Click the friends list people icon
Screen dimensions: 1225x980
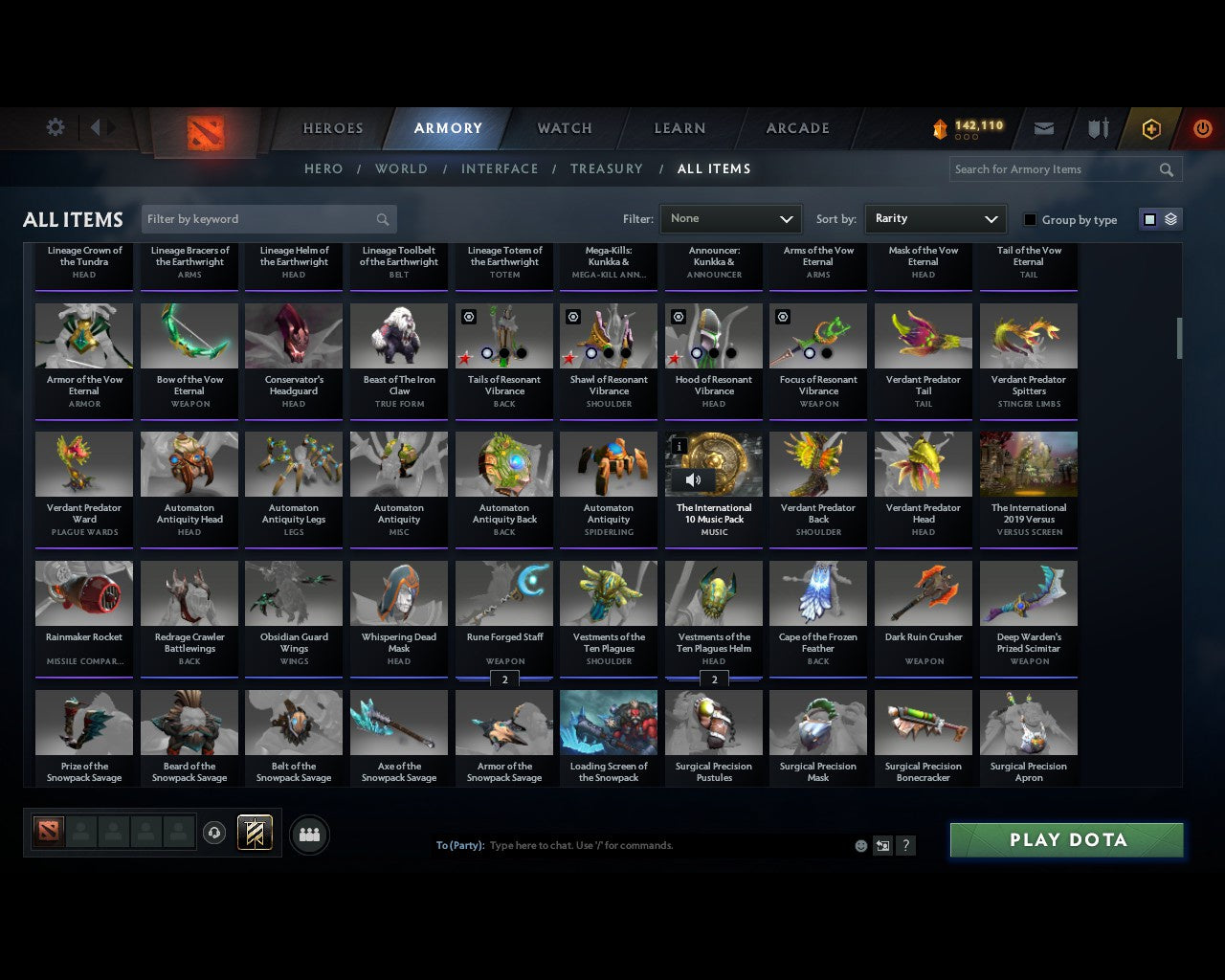309,834
